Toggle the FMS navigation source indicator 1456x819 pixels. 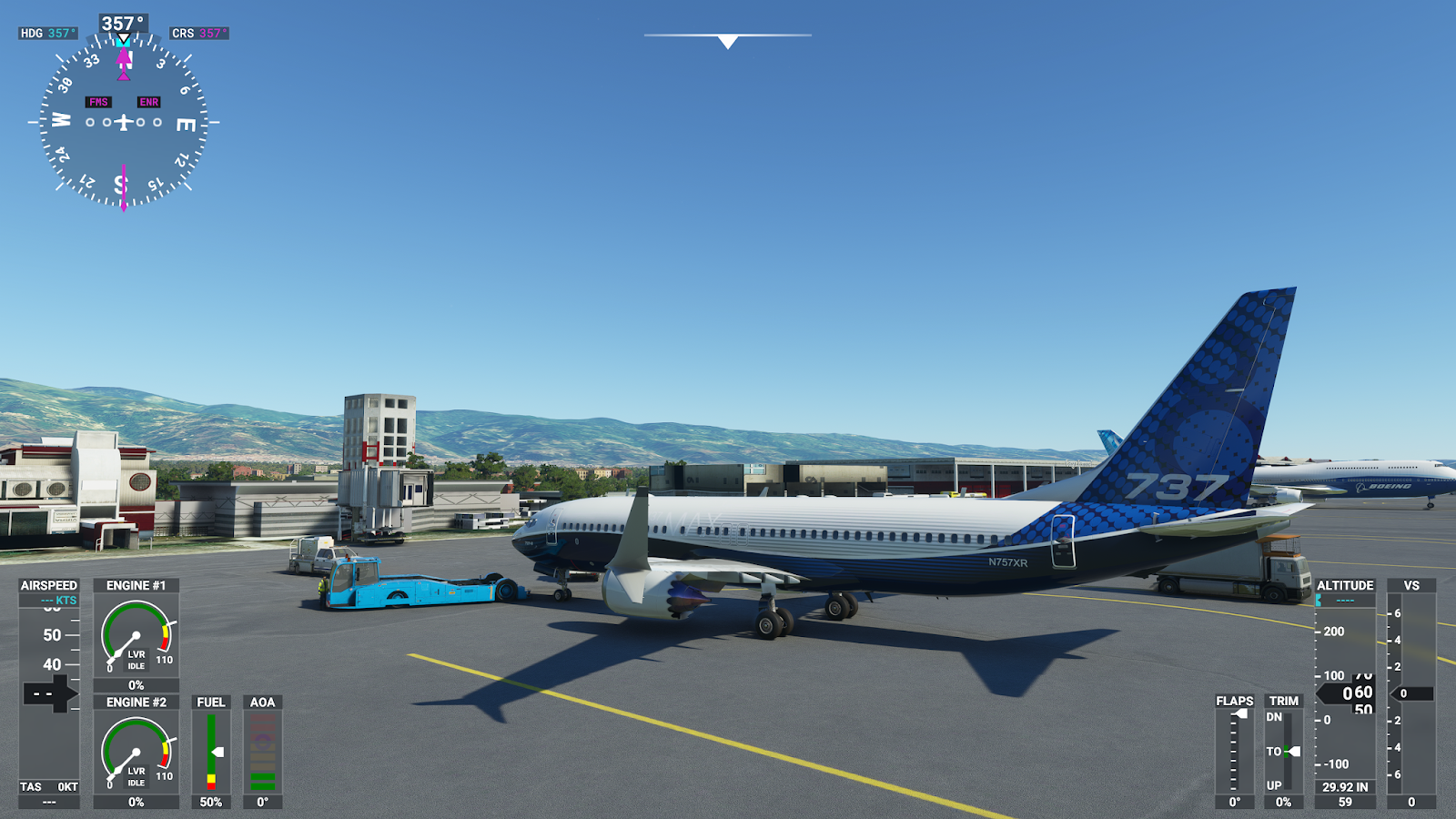(96, 102)
